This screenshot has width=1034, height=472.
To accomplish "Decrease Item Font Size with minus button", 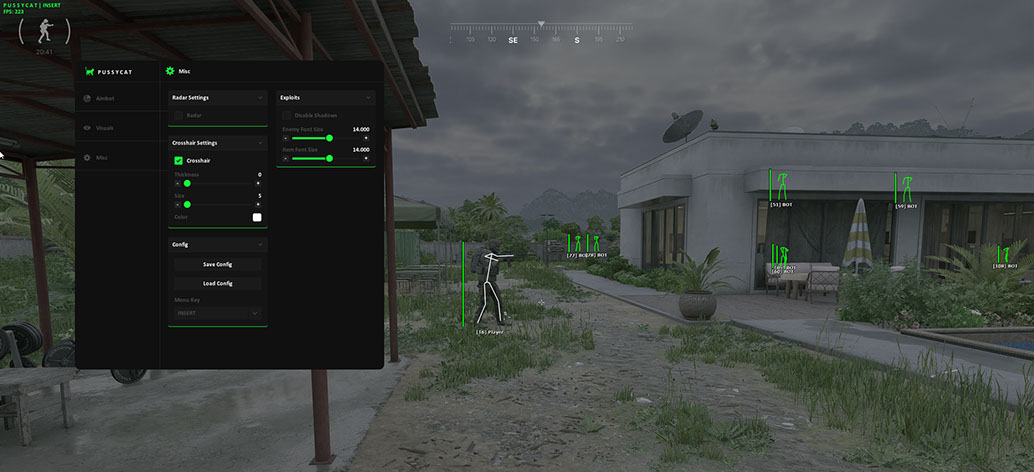I will tap(286, 158).
